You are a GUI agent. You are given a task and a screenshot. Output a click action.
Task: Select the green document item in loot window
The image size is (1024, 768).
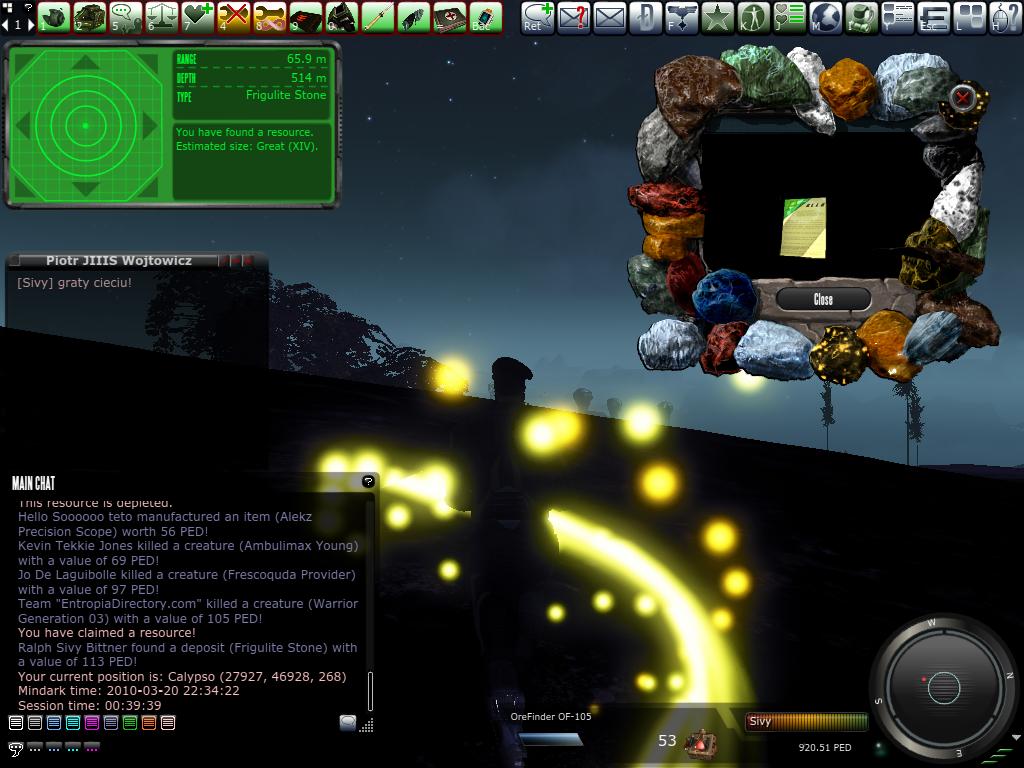(x=804, y=226)
